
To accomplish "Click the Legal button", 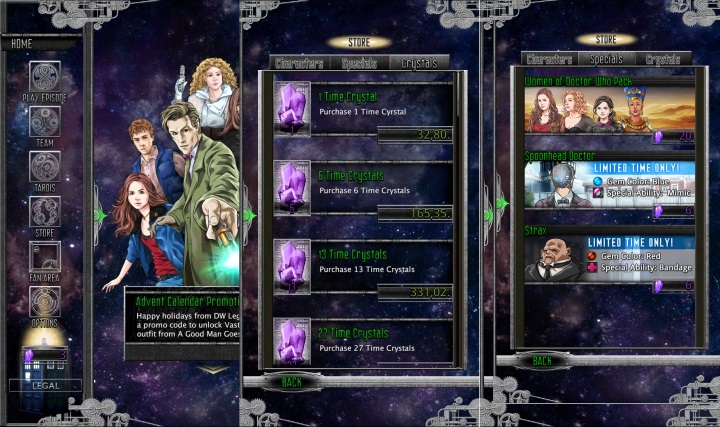I will pyautogui.click(x=45, y=385).
